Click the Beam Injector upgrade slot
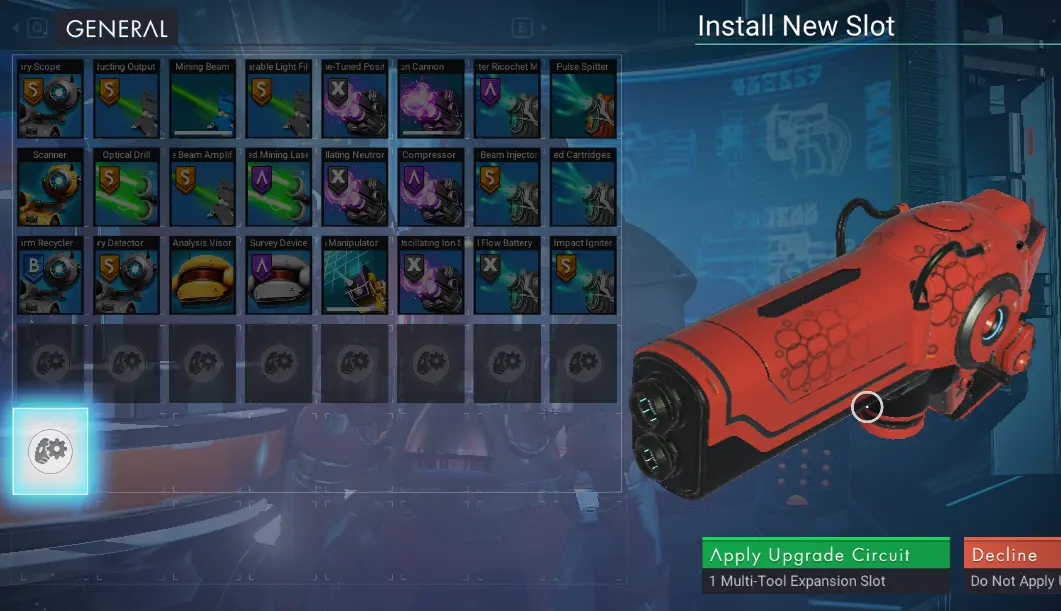This screenshot has height=611, width=1061. coord(506,188)
